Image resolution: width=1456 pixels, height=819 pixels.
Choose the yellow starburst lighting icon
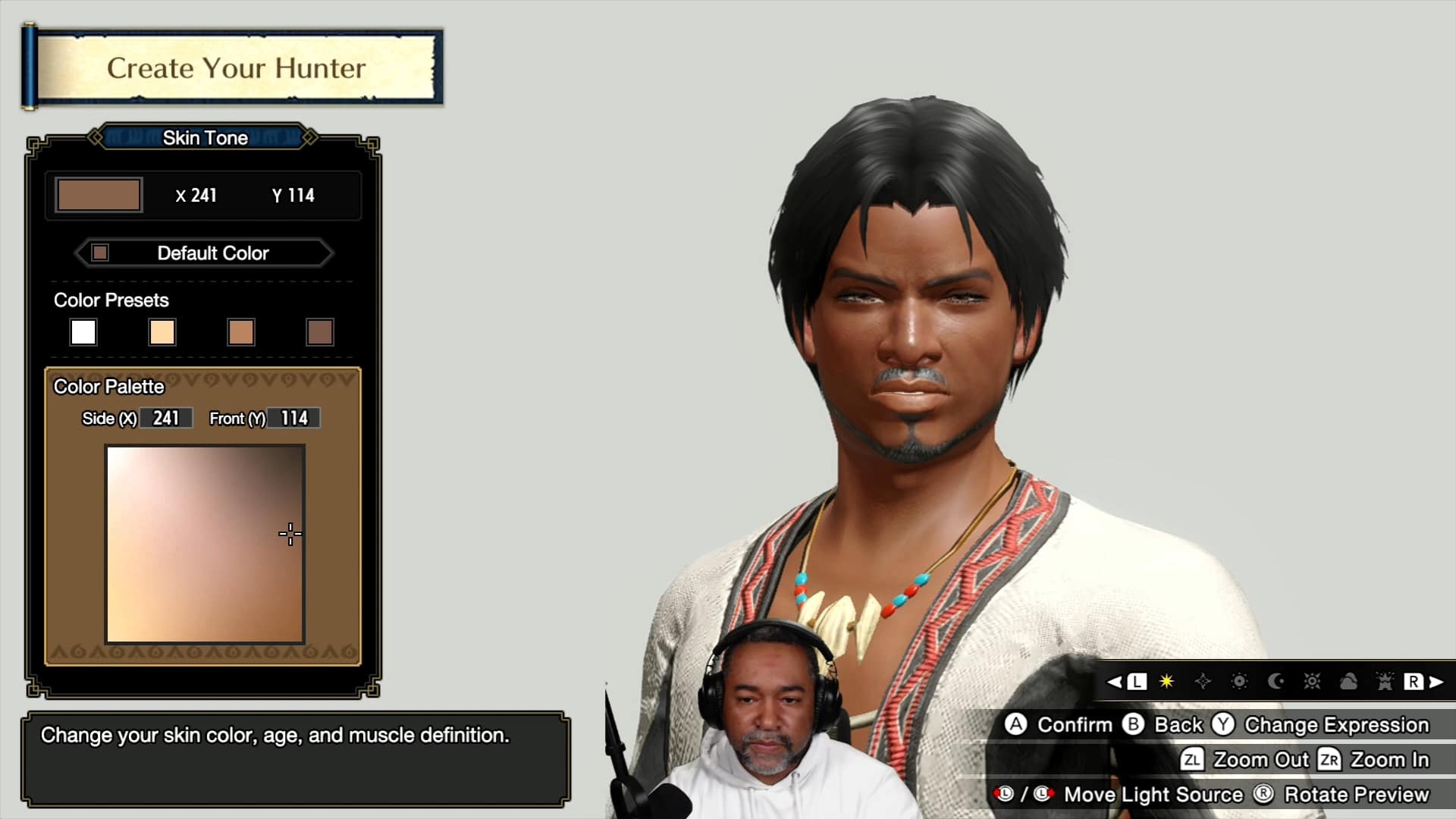[x=1166, y=682]
